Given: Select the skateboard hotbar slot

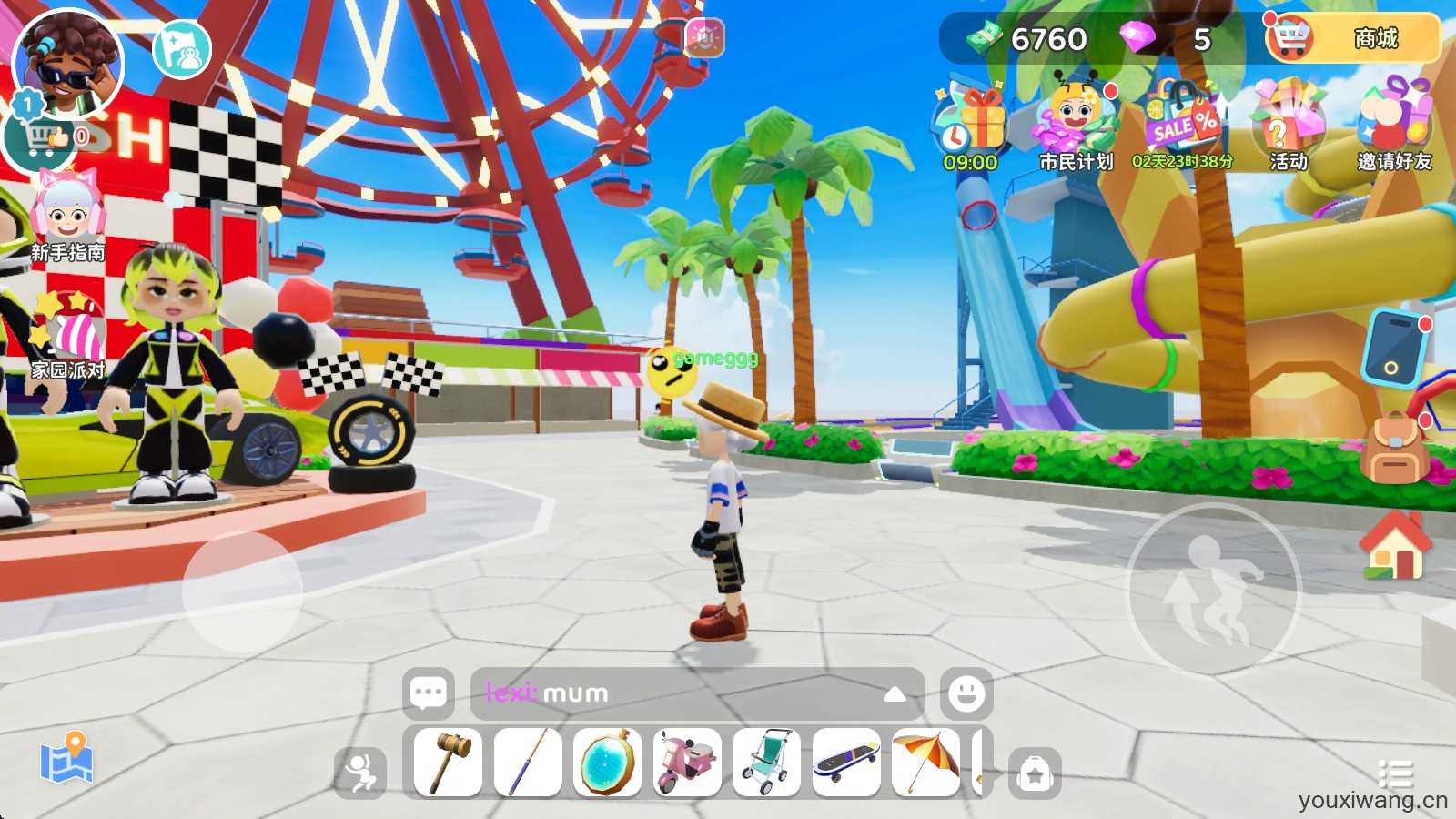Looking at the screenshot, I should coord(846,763).
